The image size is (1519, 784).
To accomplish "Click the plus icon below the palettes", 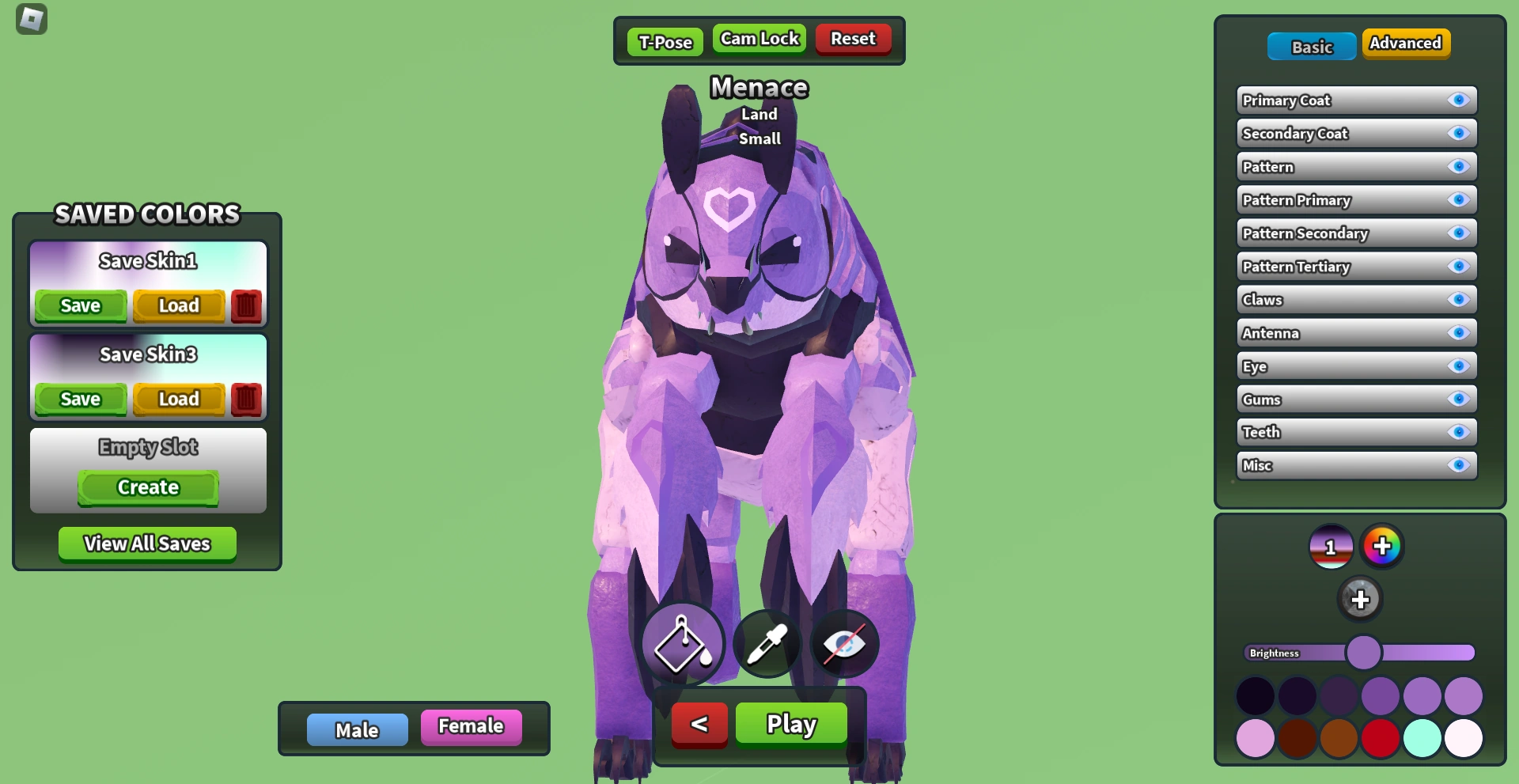I will click(x=1361, y=599).
